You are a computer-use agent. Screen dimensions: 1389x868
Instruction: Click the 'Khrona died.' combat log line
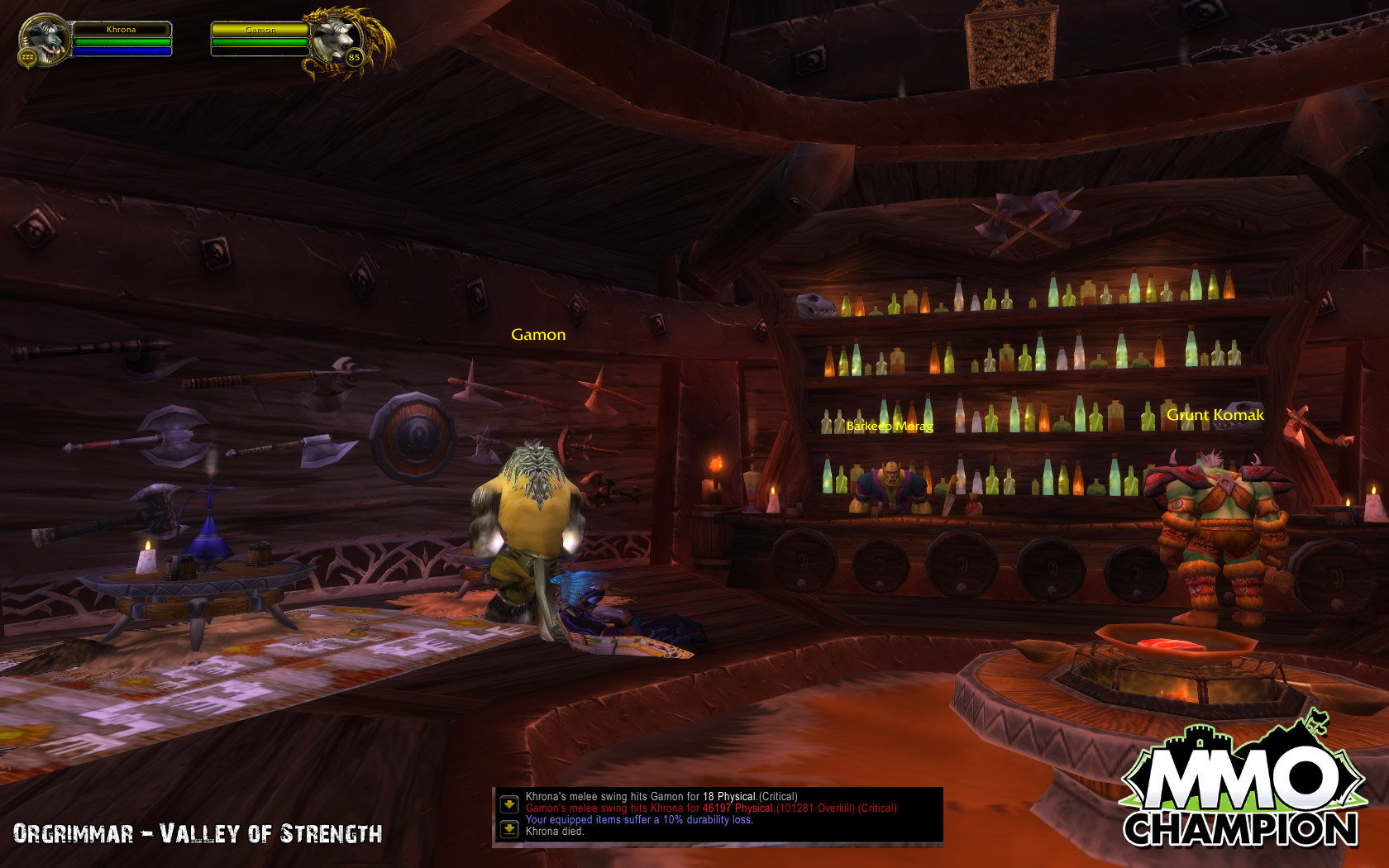555,832
